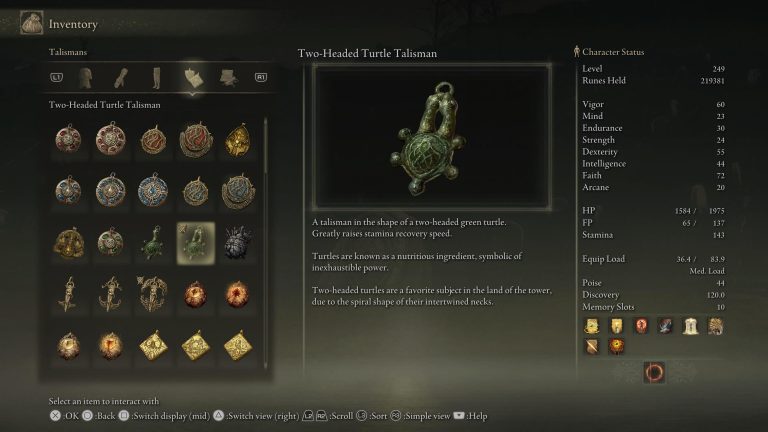Switch to the leg armor tab
The height and width of the screenshot is (432, 768).
(x=156, y=76)
